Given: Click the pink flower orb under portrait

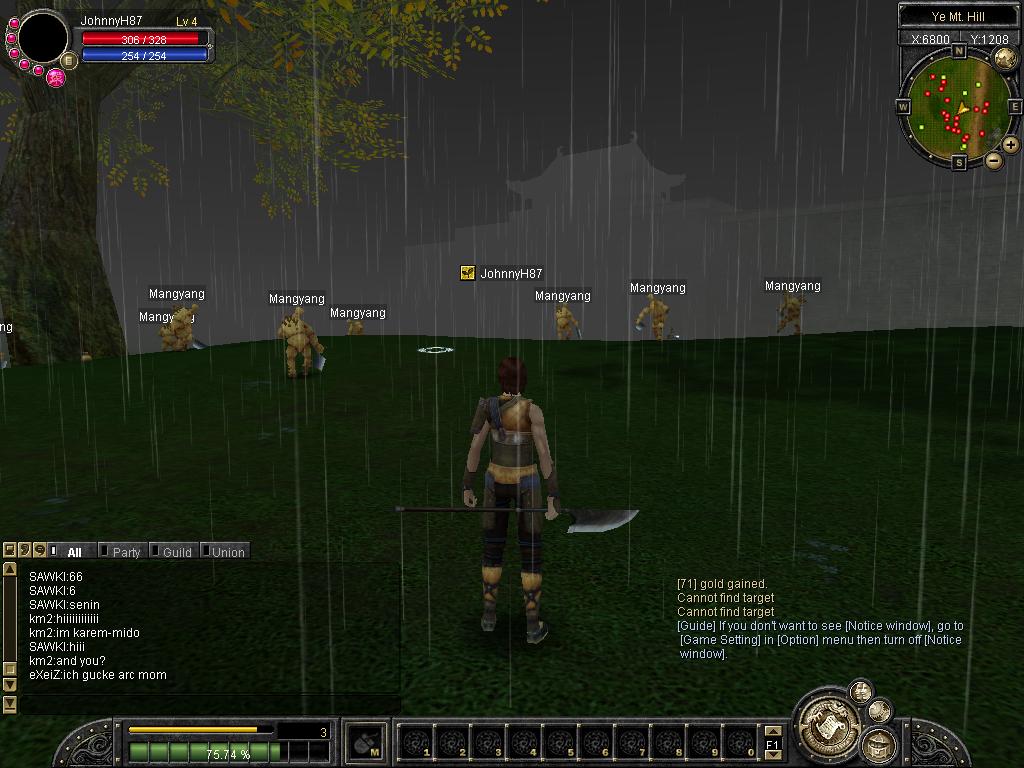Looking at the screenshot, I should point(56,78).
